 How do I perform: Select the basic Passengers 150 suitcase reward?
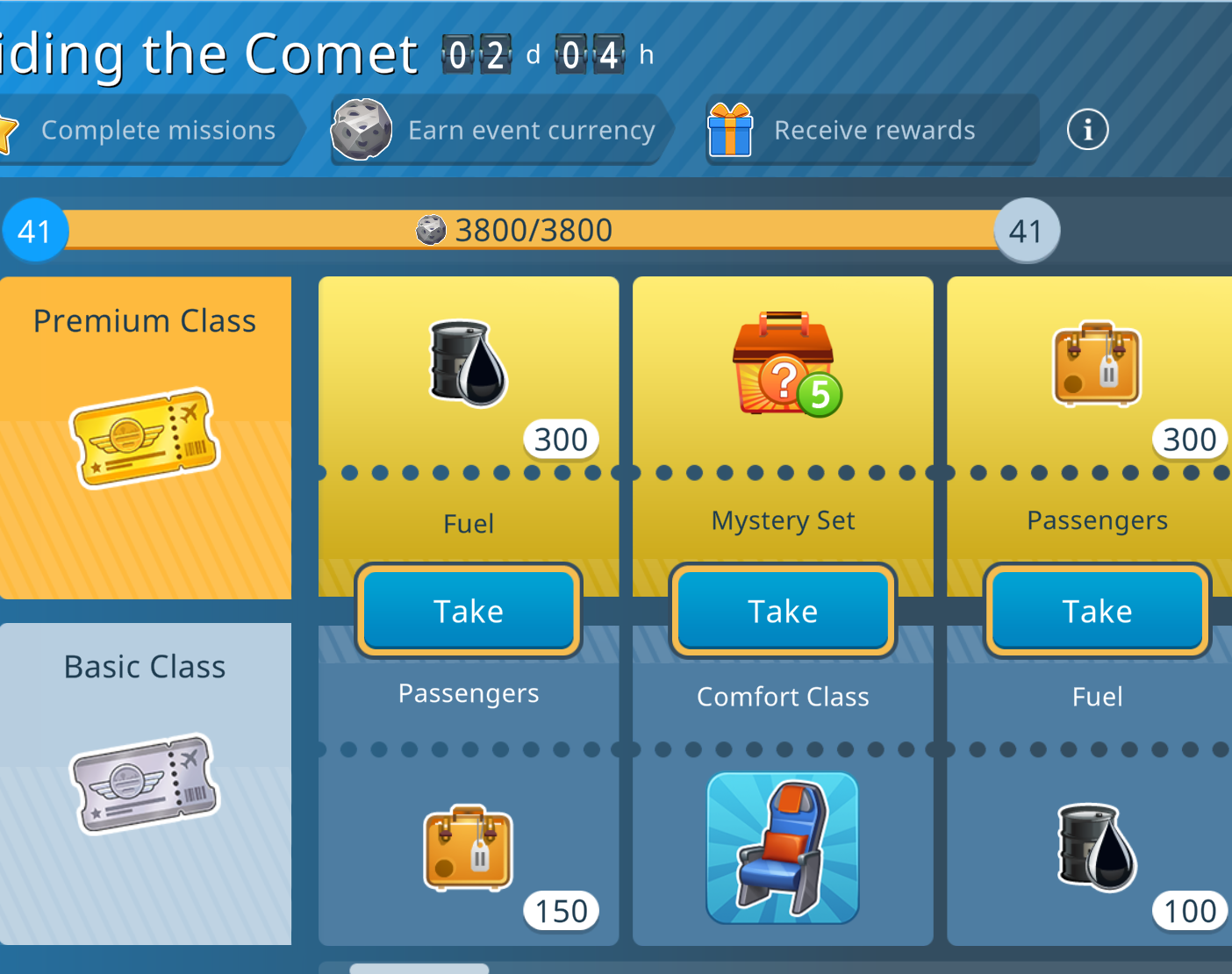pos(469,849)
